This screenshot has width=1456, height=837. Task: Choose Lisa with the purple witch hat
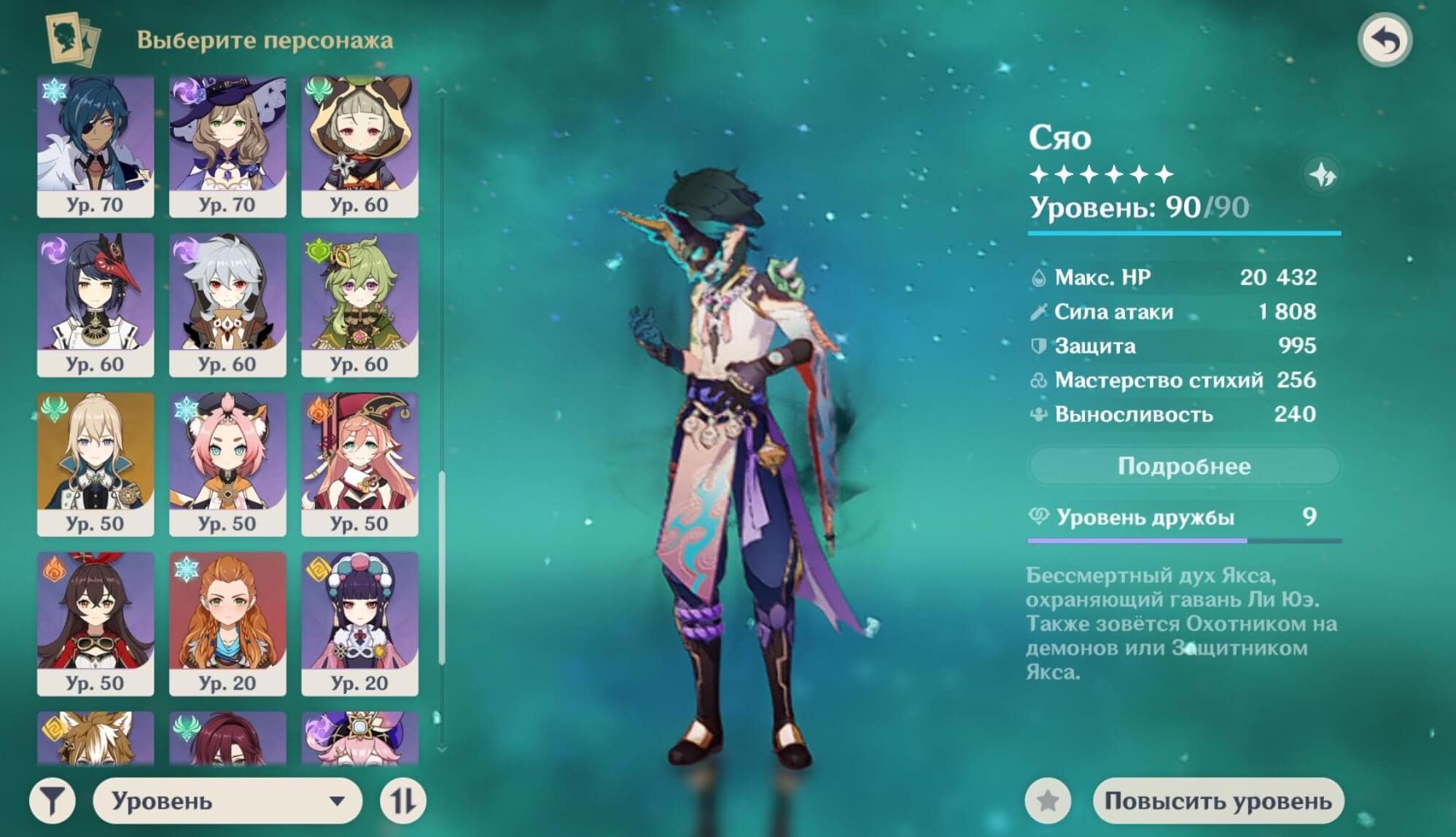tap(227, 146)
